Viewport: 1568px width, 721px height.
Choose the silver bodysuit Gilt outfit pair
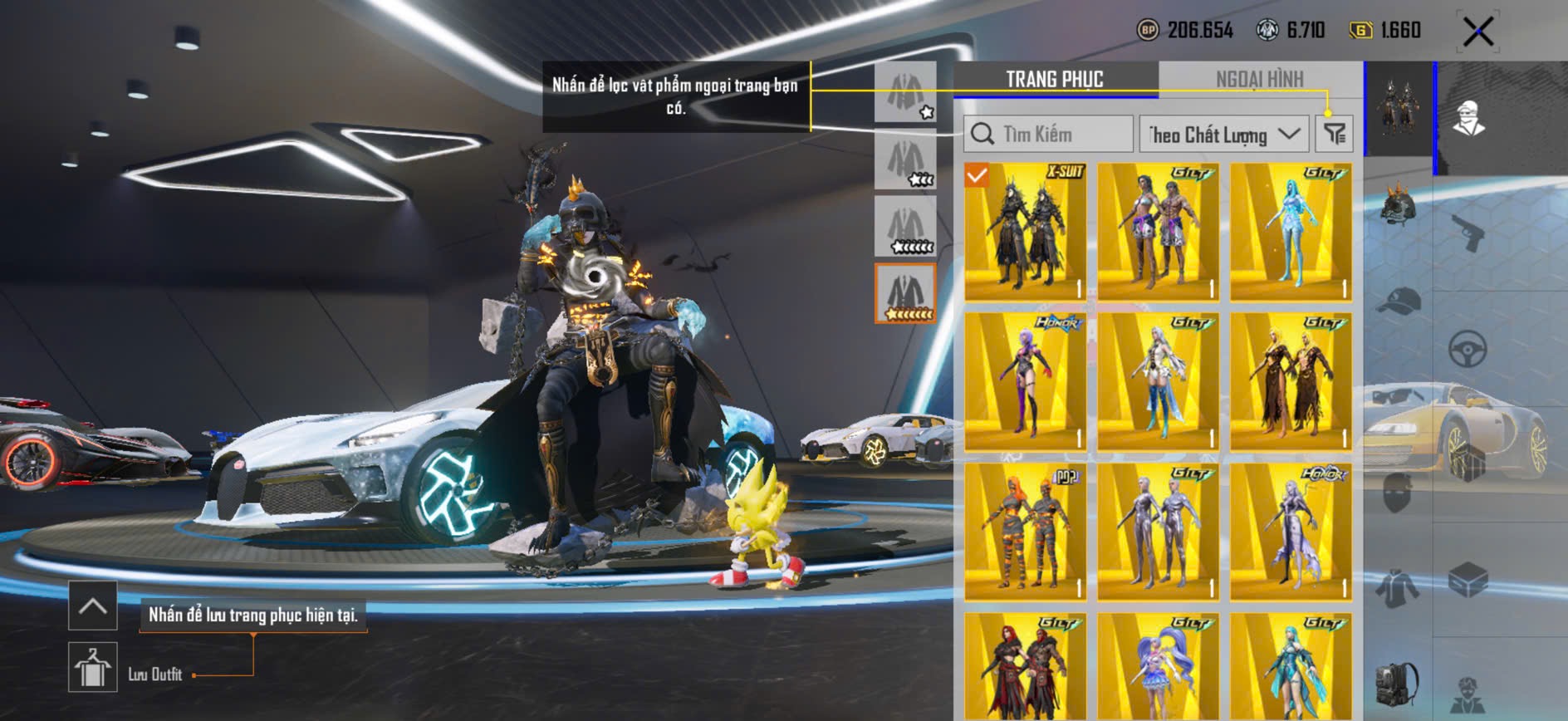(1158, 532)
